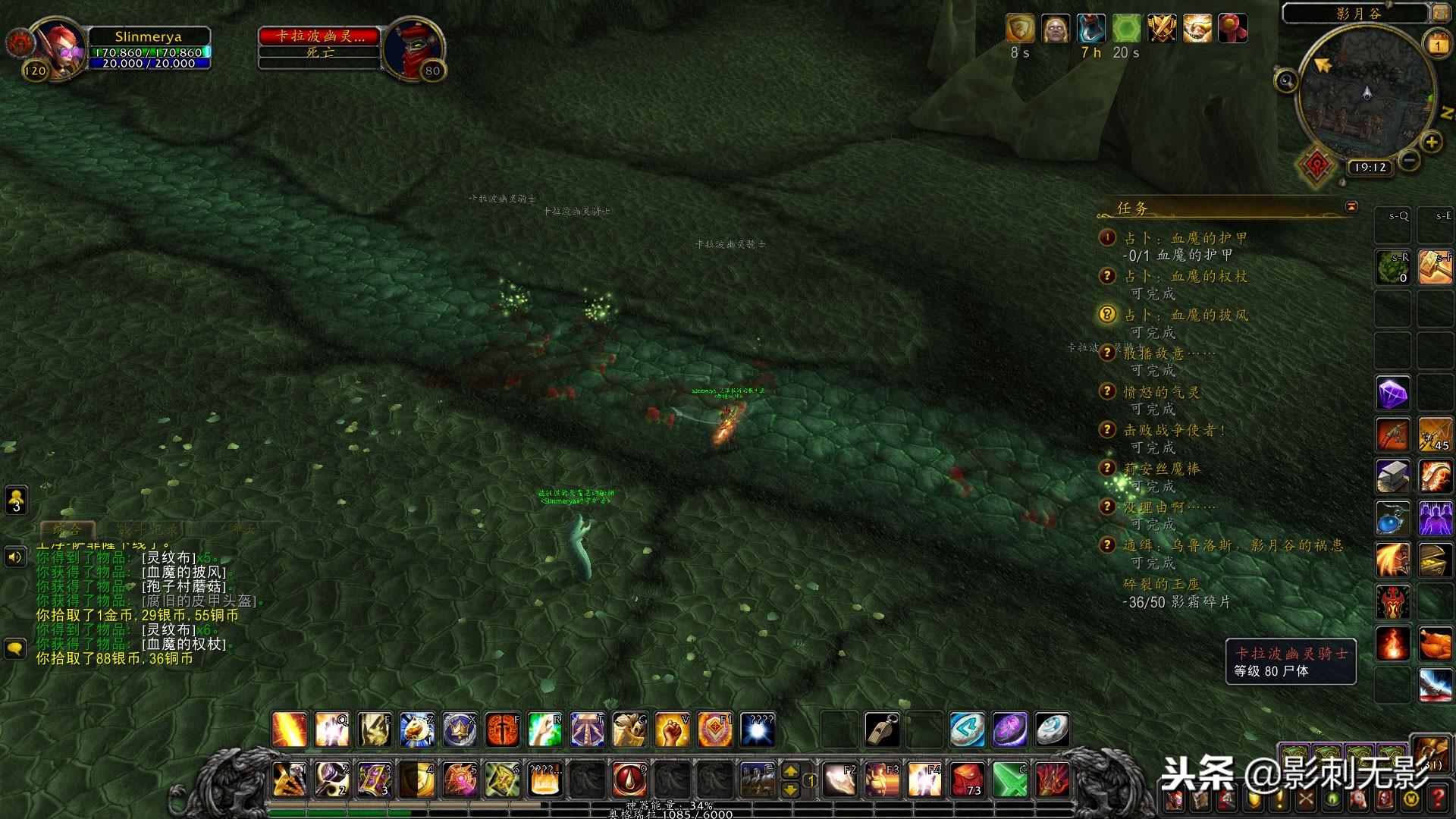The height and width of the screenshot is (819, 1456).
Task: Use the blood drop ability on key 9
Action: click(629, 780)
